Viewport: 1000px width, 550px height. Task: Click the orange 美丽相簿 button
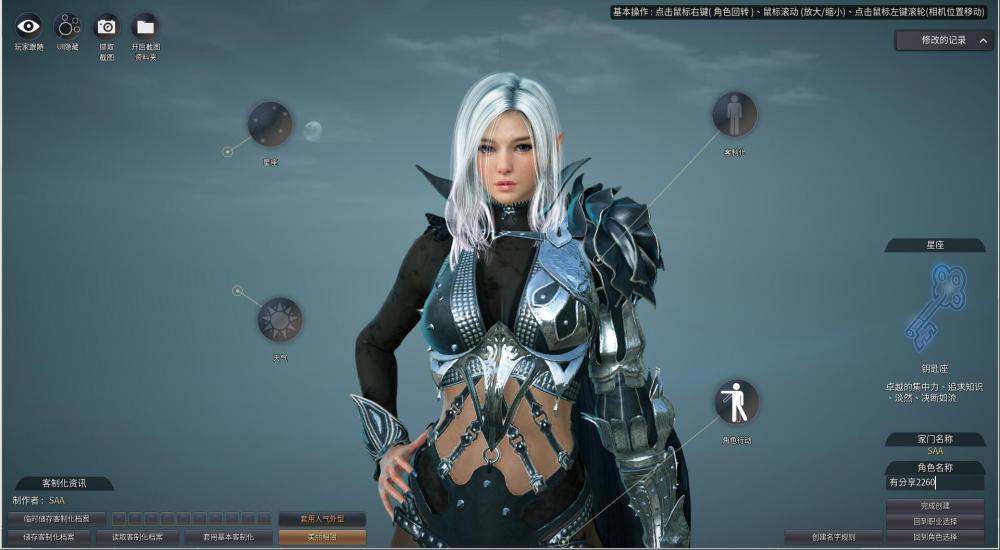tap(321, 537)
